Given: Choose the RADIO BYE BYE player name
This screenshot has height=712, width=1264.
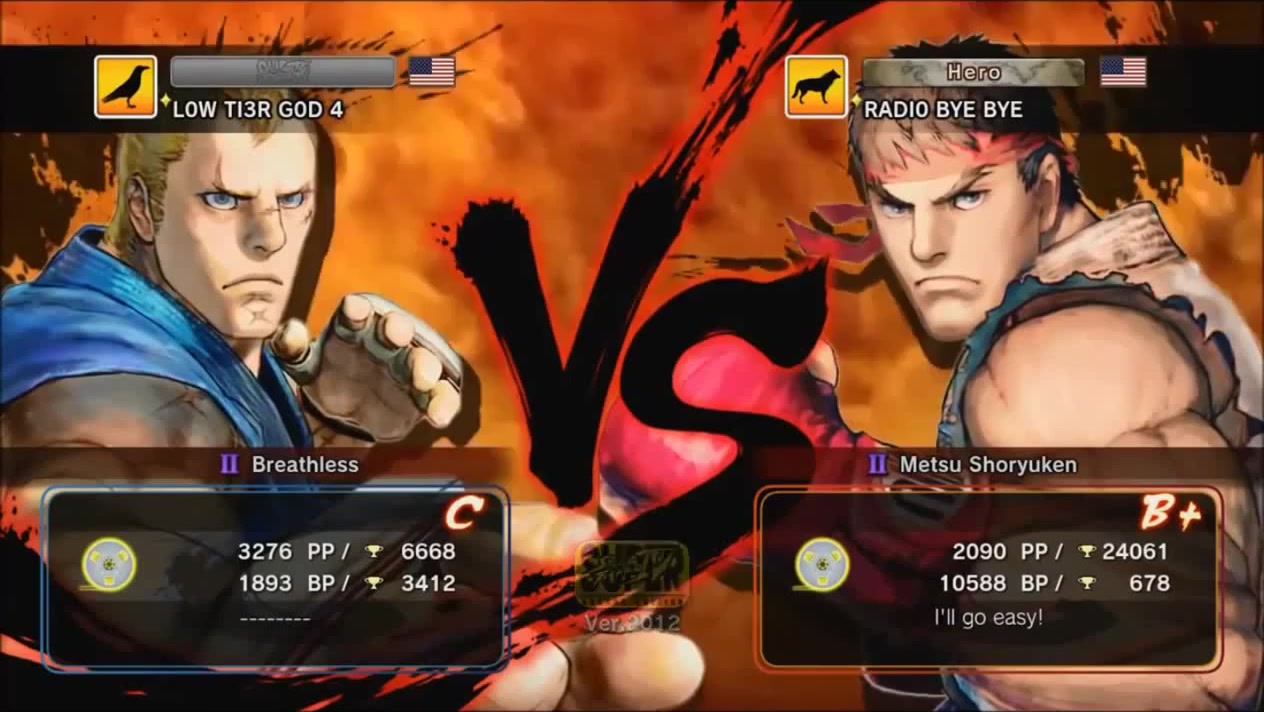Looking at the screenshot, I should (943, 109).
